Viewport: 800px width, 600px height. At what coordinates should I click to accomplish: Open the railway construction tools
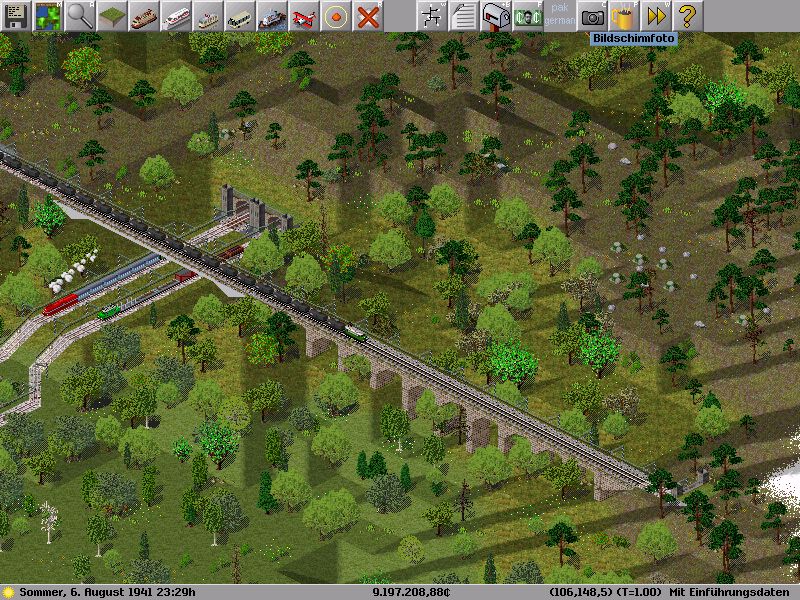[x=143, y=15]
